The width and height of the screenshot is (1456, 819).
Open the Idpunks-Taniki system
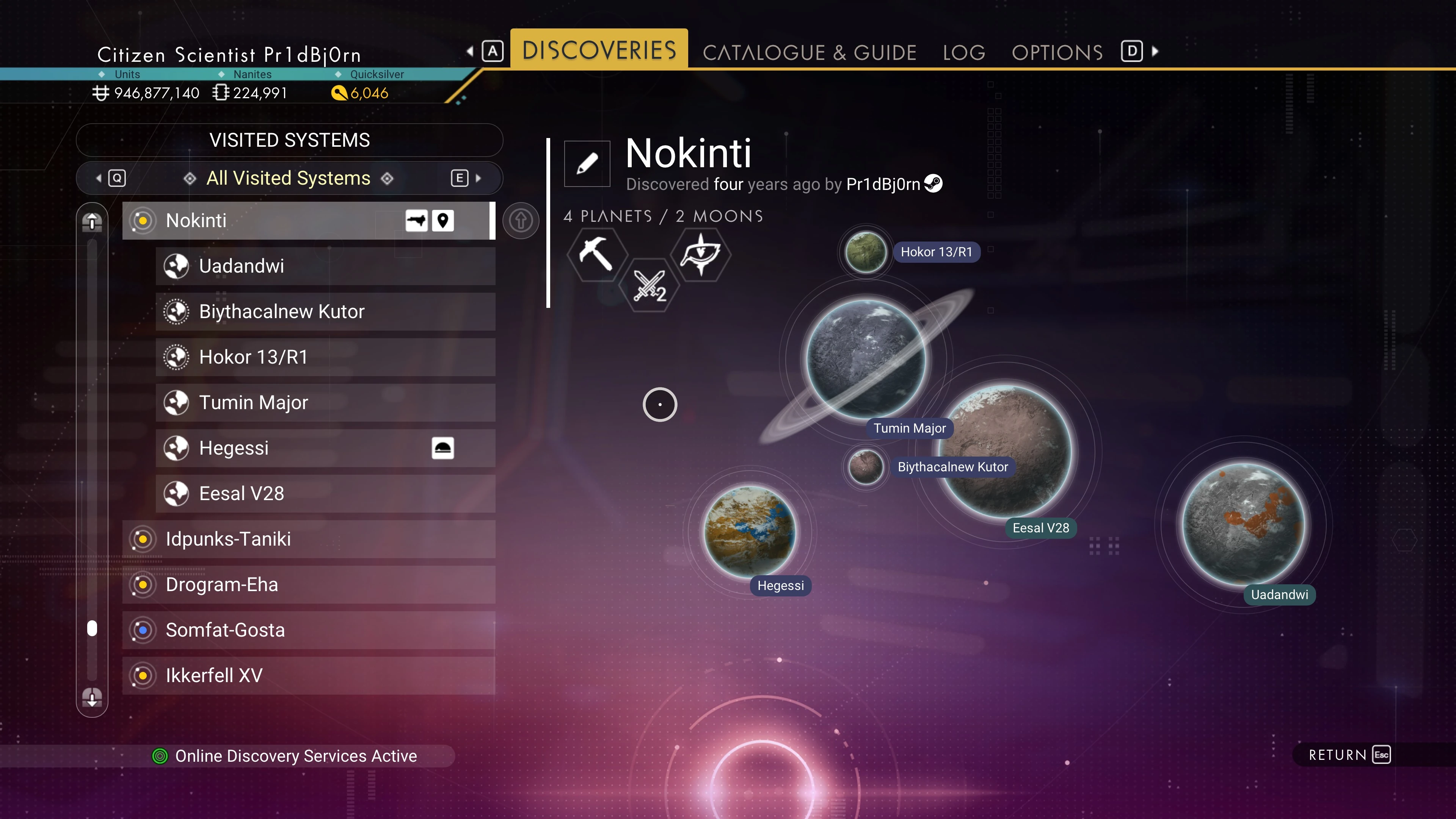pos(308,539)
